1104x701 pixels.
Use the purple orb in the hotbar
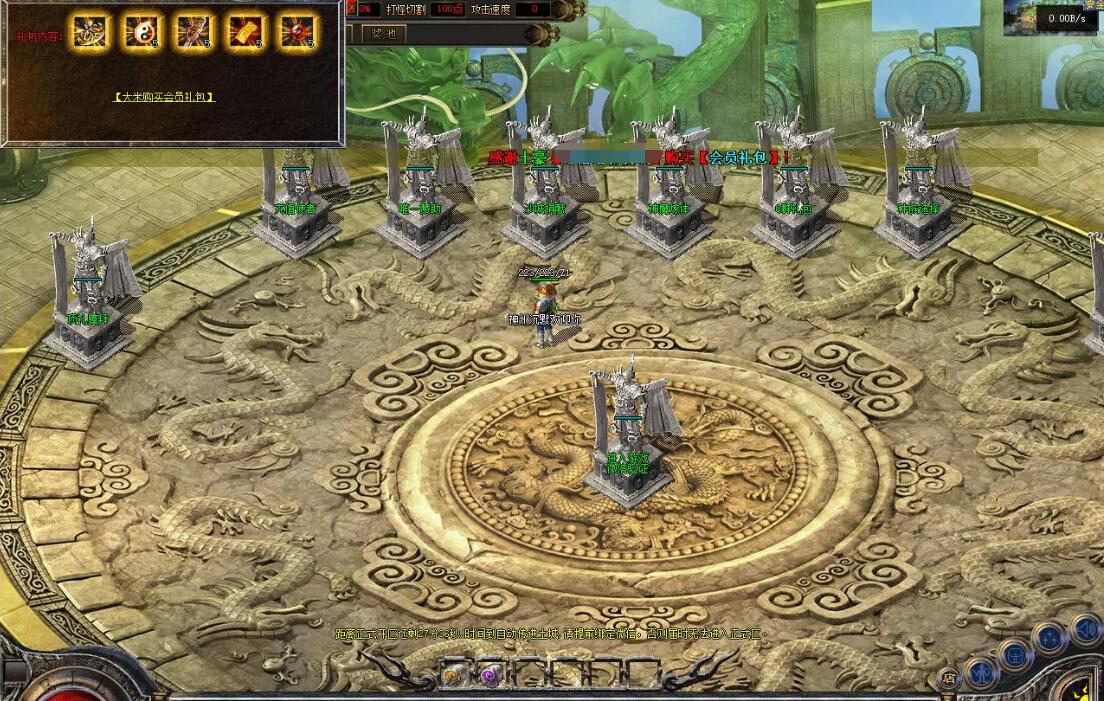click(x=490, y=675)
